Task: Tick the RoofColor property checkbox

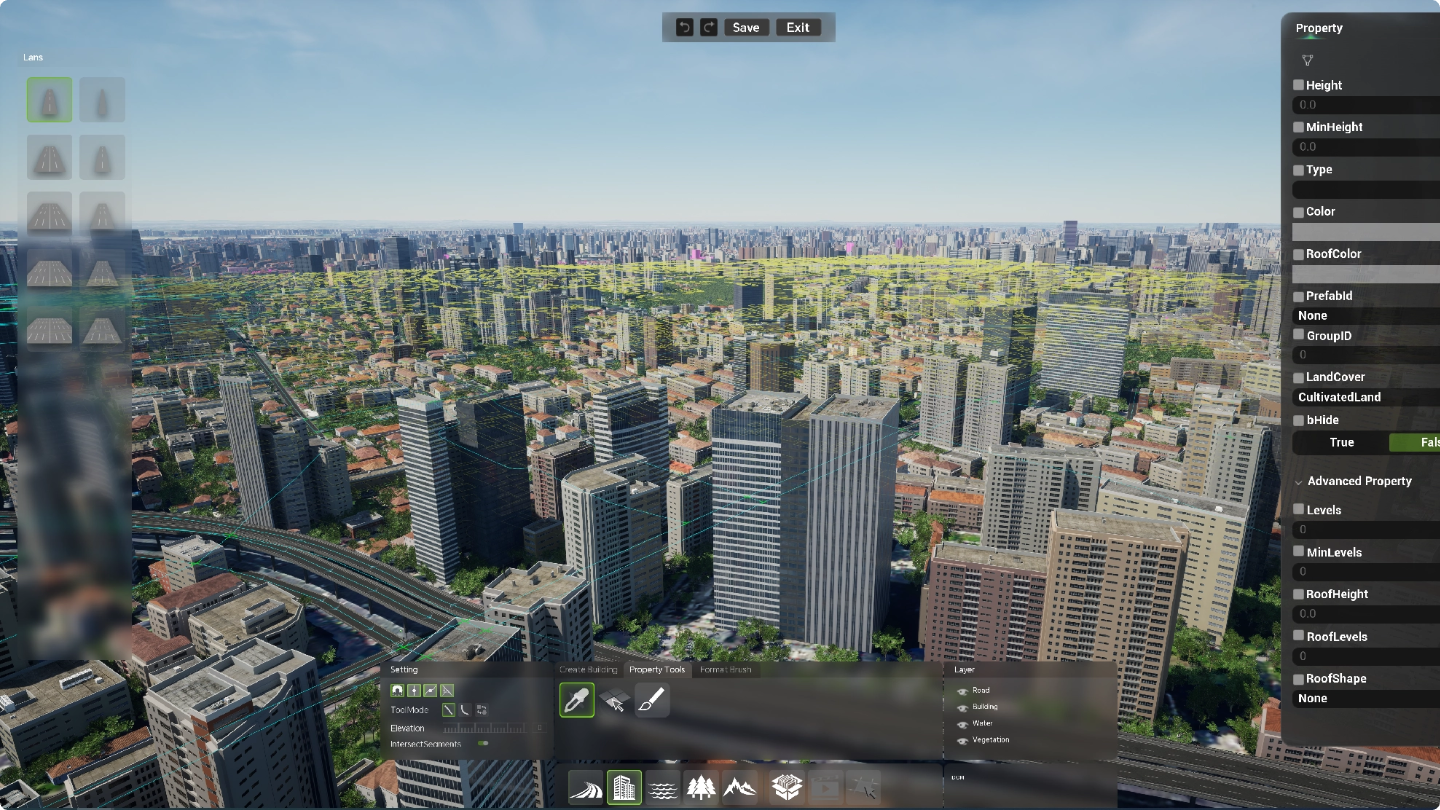Action: (x=1298, y=254)
